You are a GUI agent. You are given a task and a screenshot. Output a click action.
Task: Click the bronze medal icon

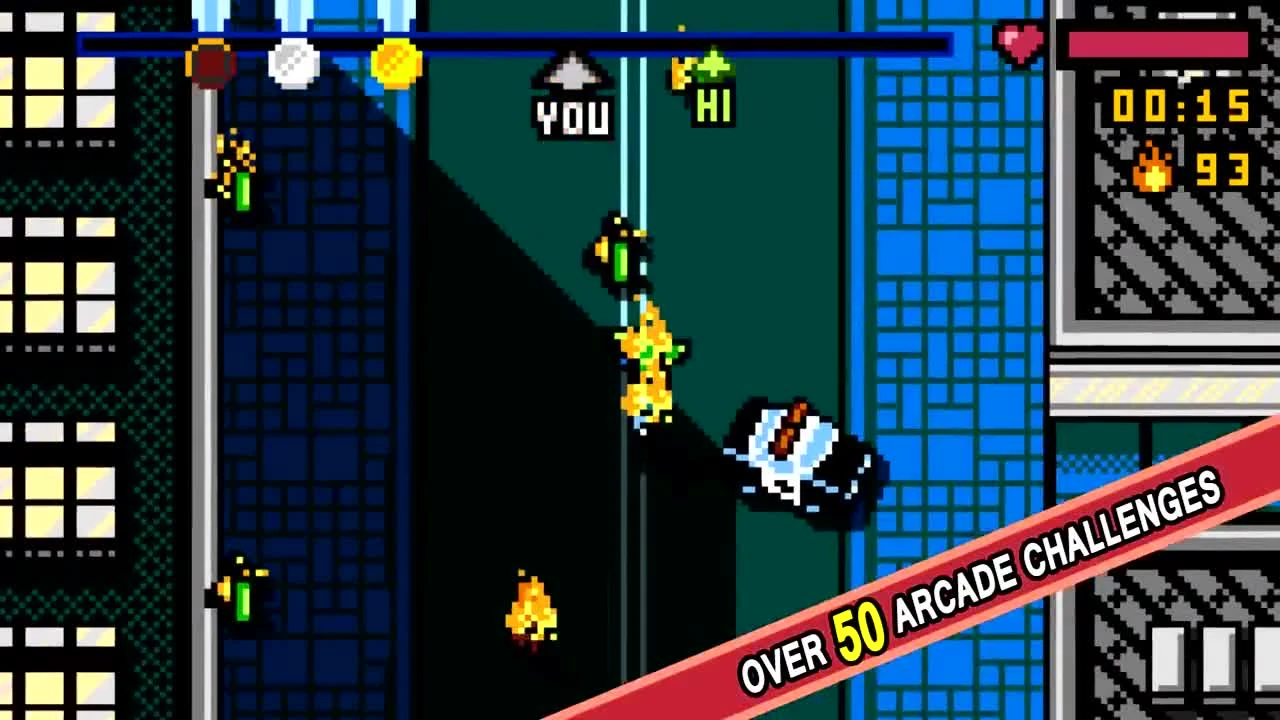point(209,62)
